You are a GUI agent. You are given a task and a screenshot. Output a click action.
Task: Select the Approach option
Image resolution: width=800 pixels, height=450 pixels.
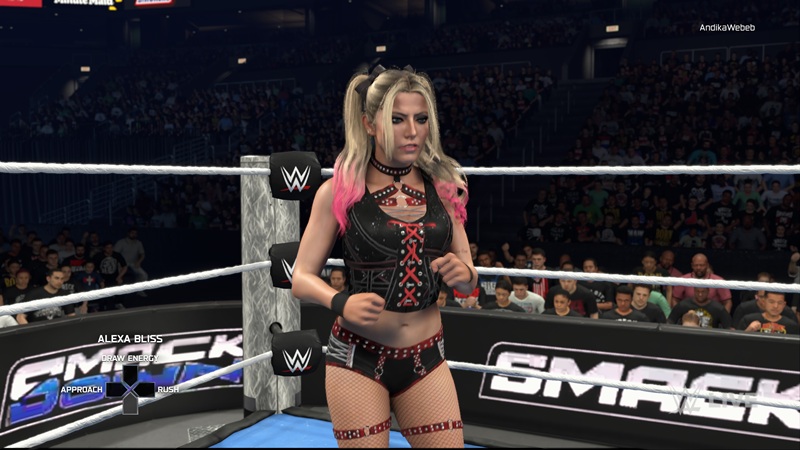(82, 388)
